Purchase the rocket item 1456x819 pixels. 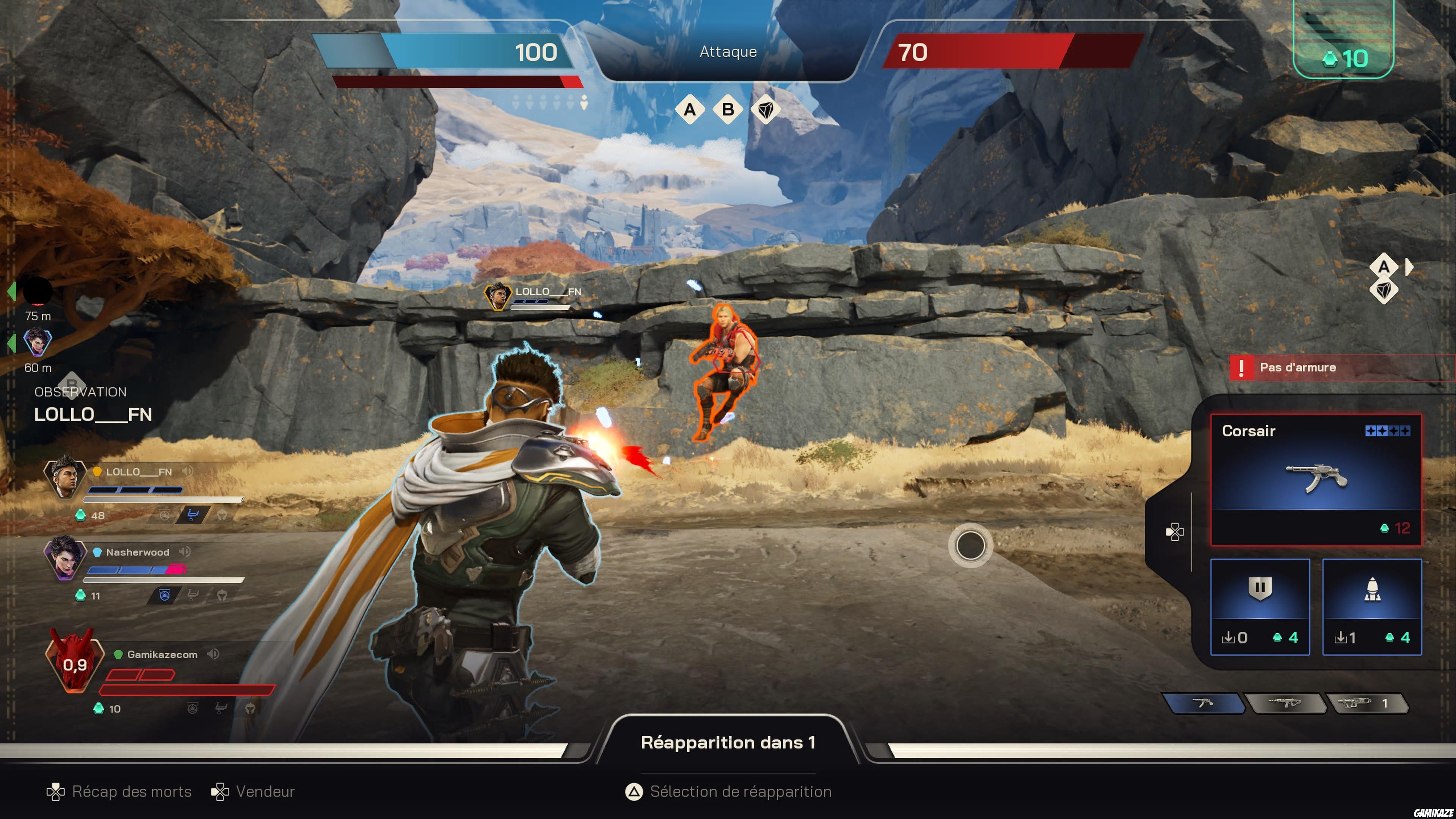1372,607
